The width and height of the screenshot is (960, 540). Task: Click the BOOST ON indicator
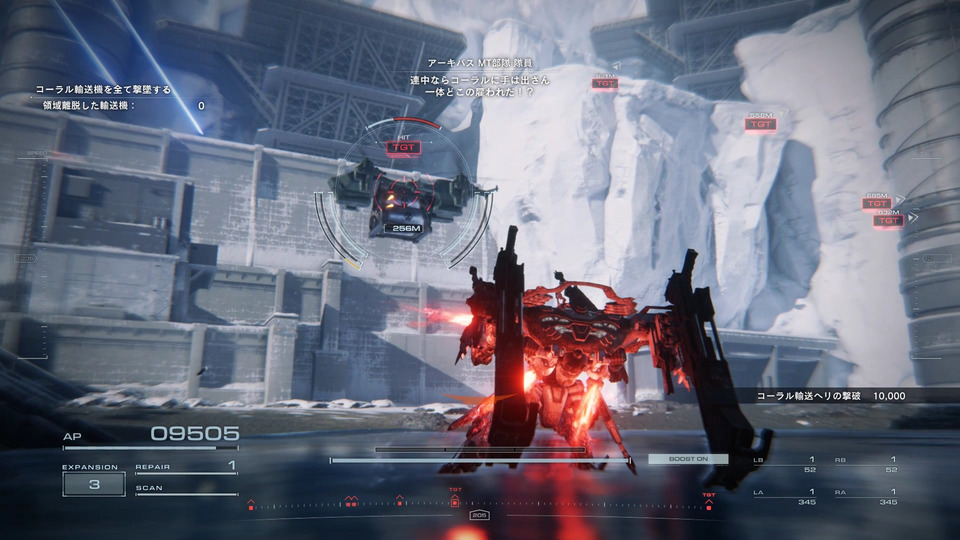pyautogui.click(x=687, y=459)
